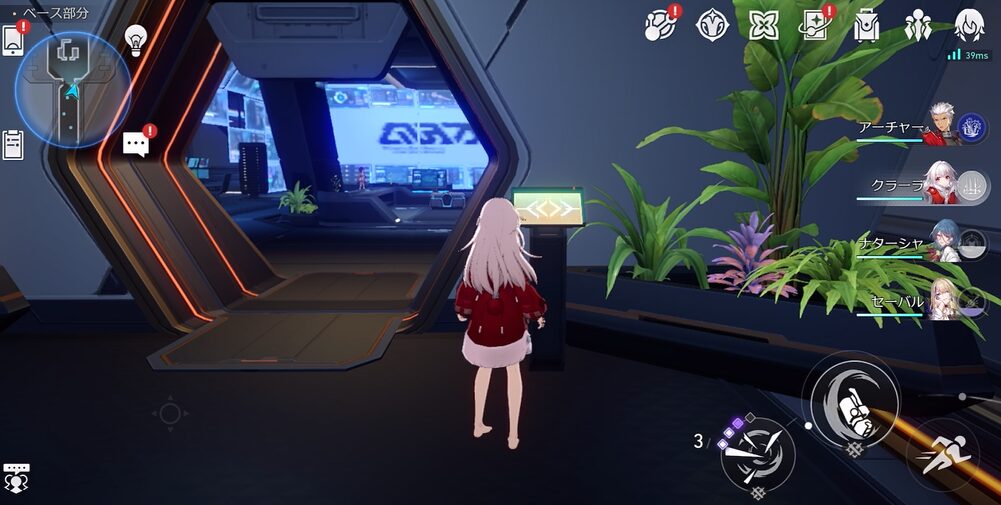The image size is (1001, 505).
Task: Open the four-petal flower icon
Action: pos(764,25)
